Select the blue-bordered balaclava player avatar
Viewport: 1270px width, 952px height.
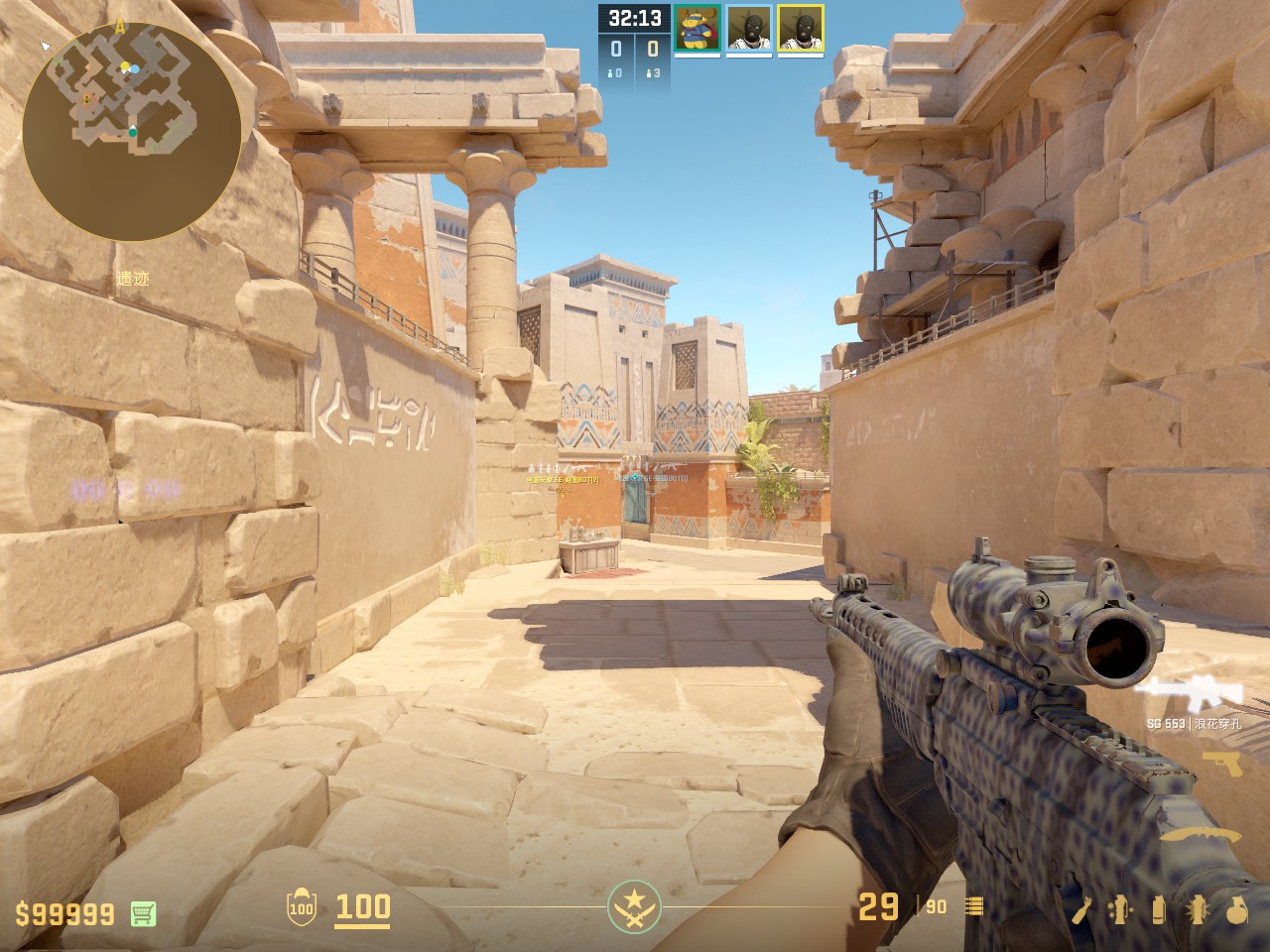pos(749,28)
